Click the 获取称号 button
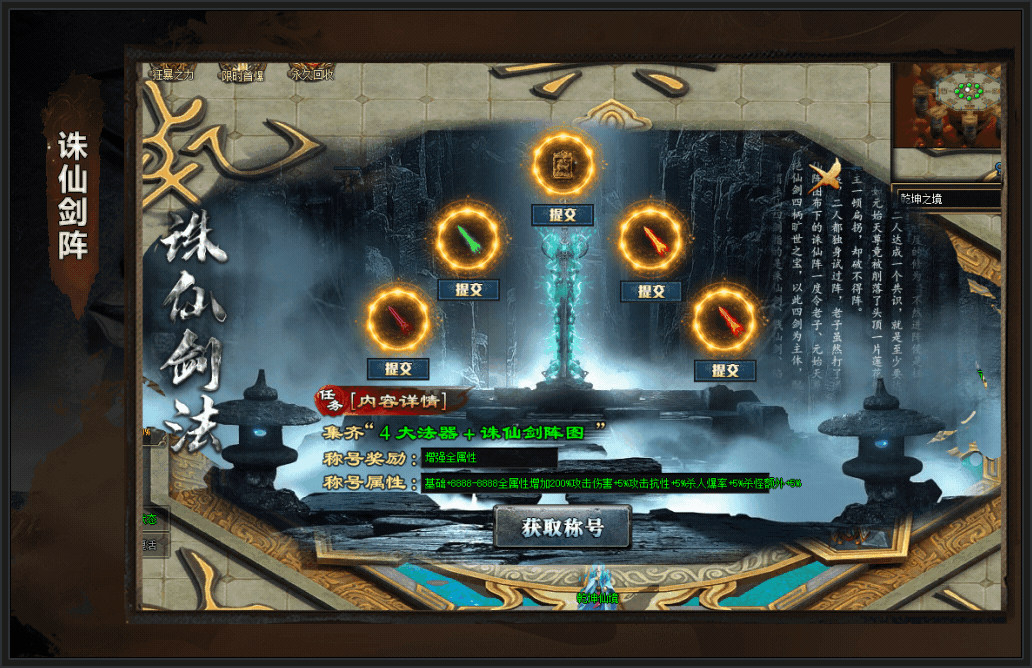Image resolution: width=1032 pixels, height=668 pixels. 562,527
